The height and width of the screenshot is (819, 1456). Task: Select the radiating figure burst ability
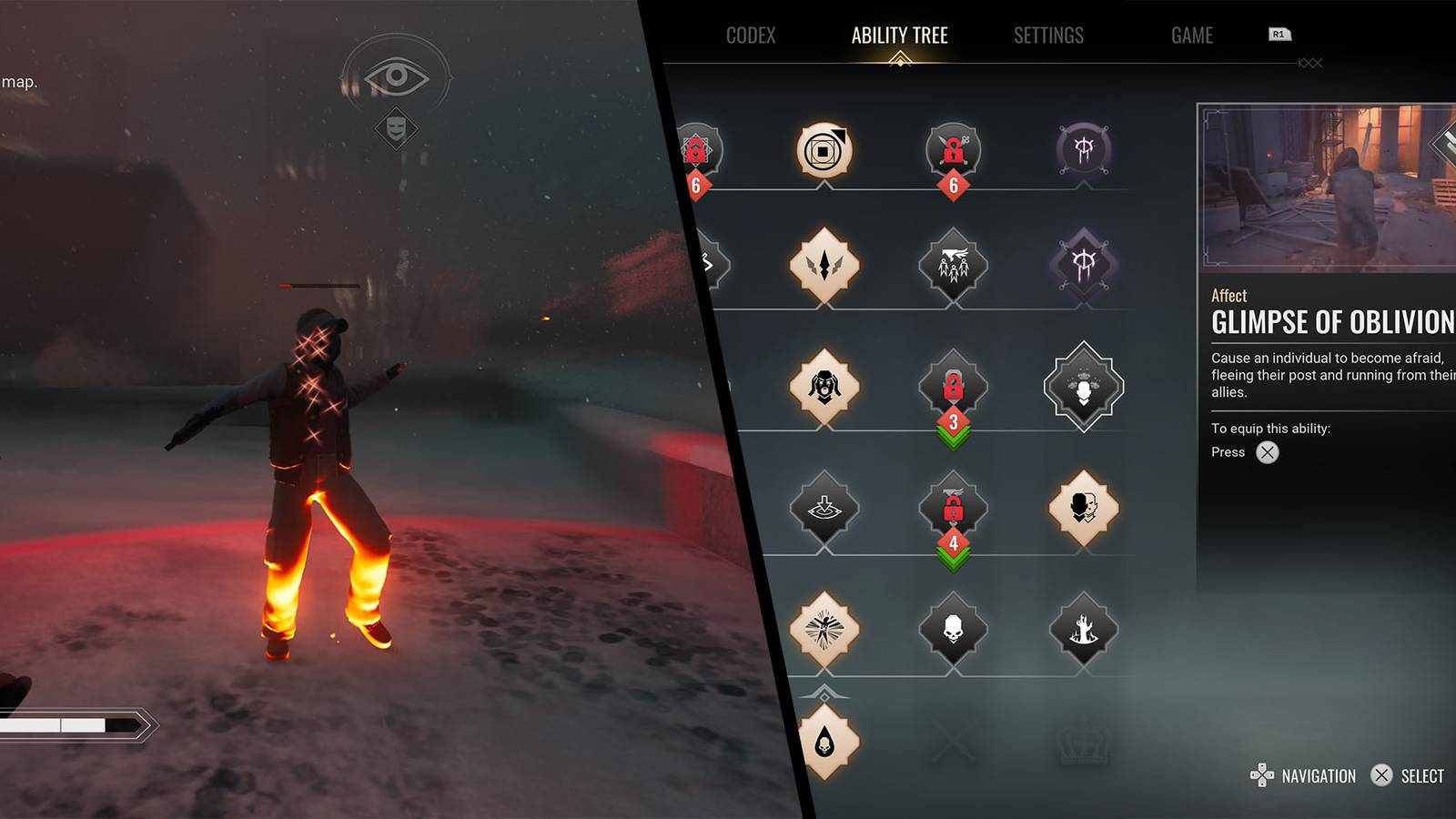824,629
